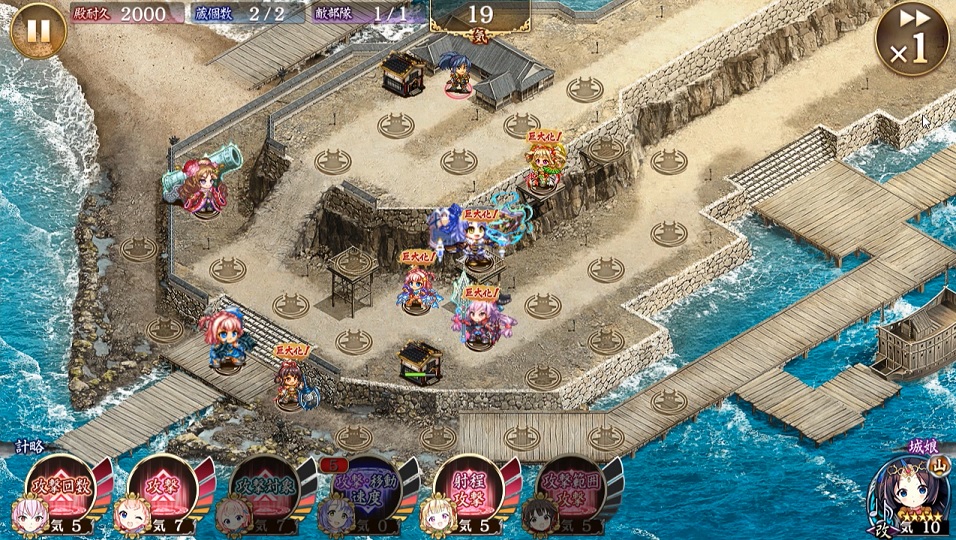Toggle the x1 game speed button
The image size is (956, 540).
click(x=911, y=40)
